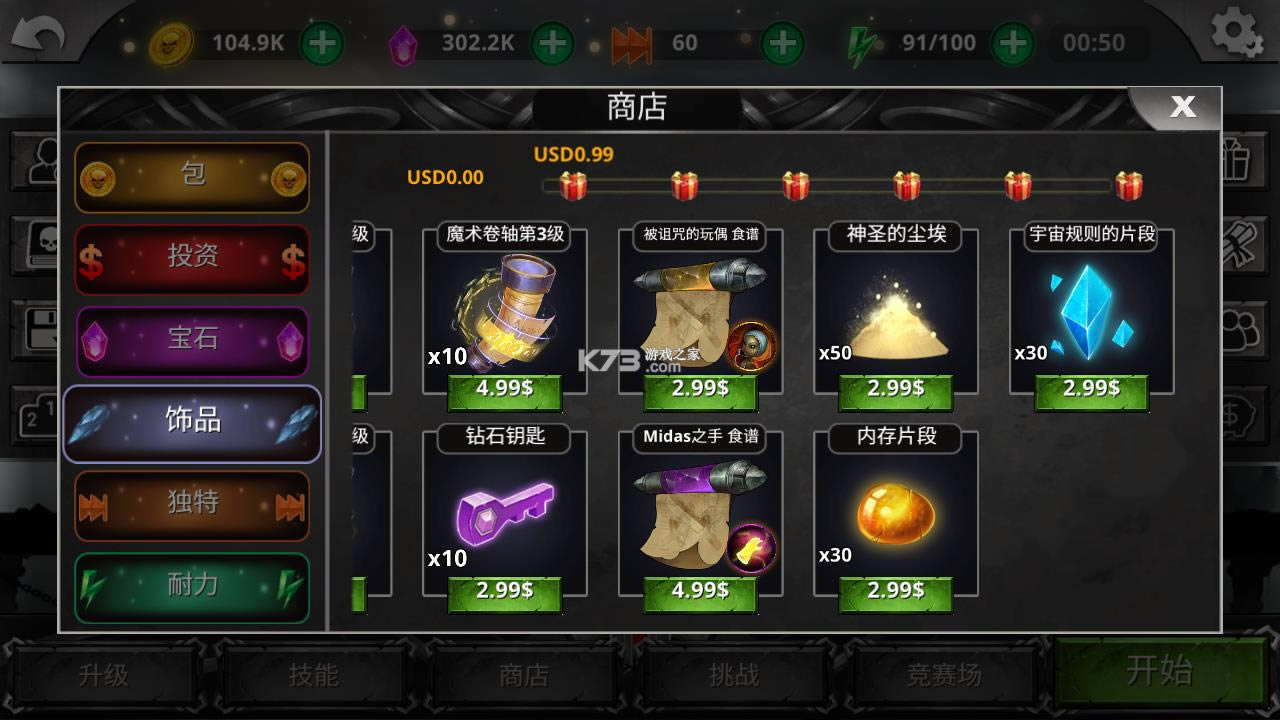
Task: Add more gold skull coins
Action: point(321,43)
